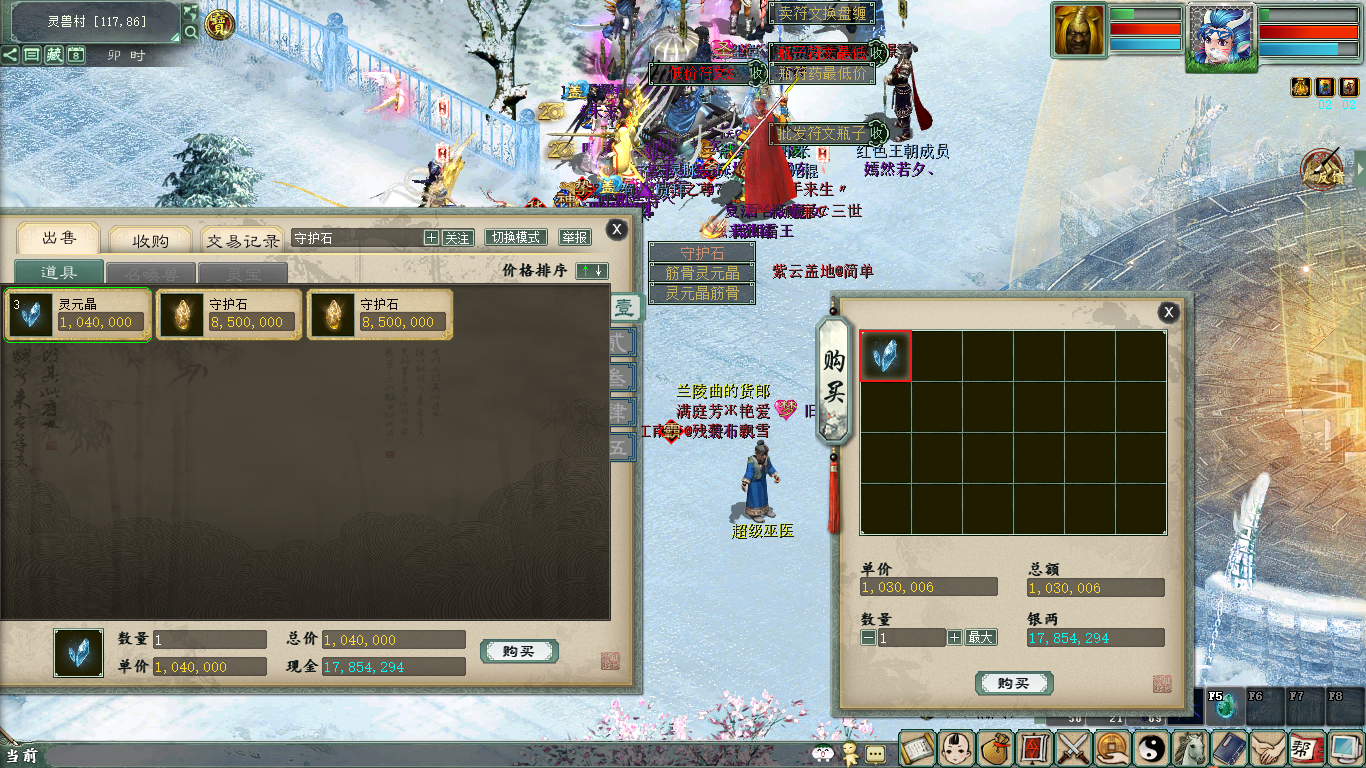Open the crossed swords combat menu
The width and height of the screenshot is (1366, 768).
point(1072,748)
